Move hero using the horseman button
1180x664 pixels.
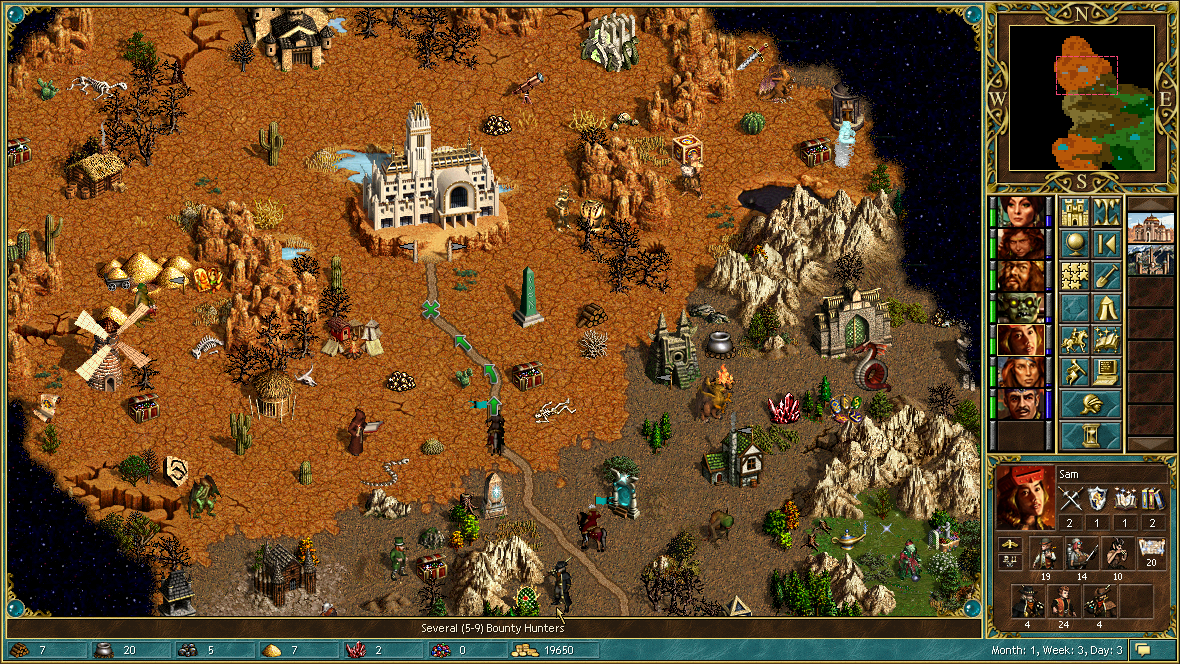[1074, 340]
